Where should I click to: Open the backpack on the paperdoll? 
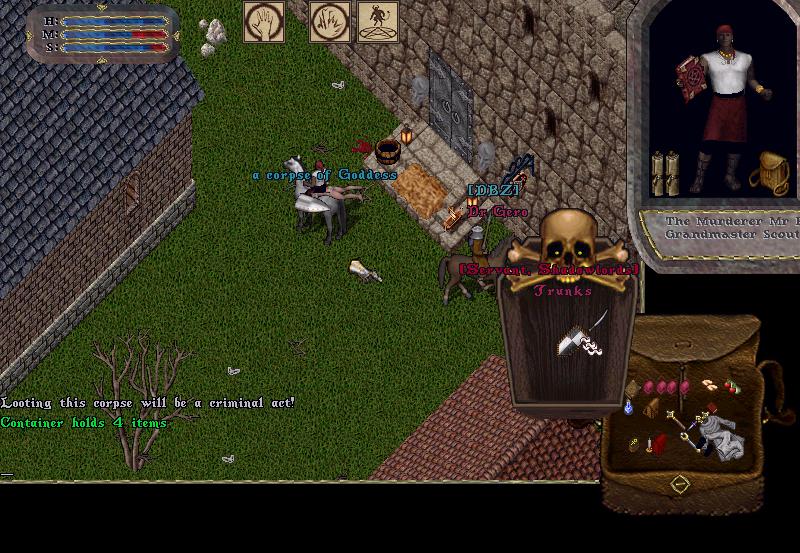pos(770,172)
